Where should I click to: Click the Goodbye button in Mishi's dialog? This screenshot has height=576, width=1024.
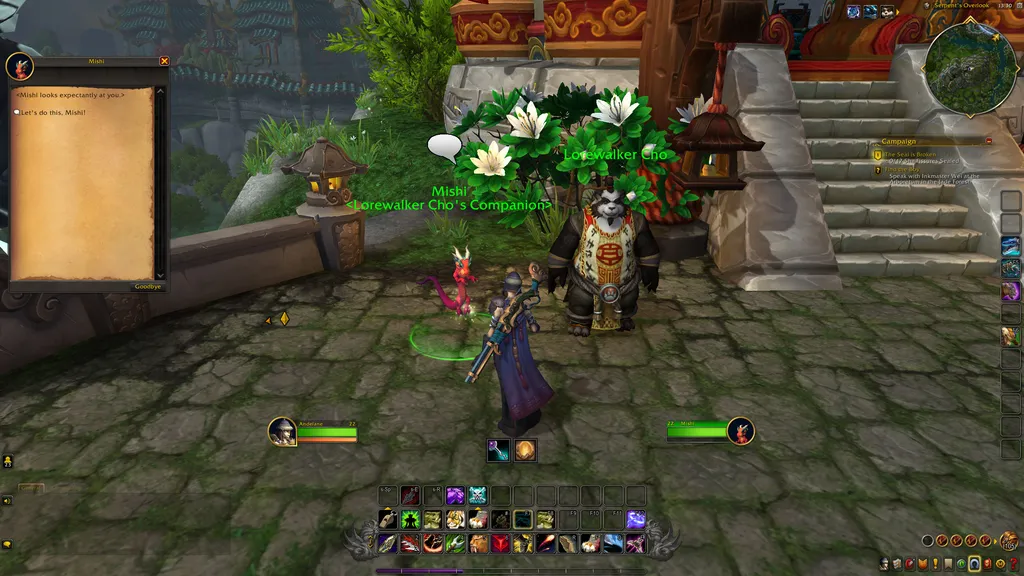click(x=147, y=287)
